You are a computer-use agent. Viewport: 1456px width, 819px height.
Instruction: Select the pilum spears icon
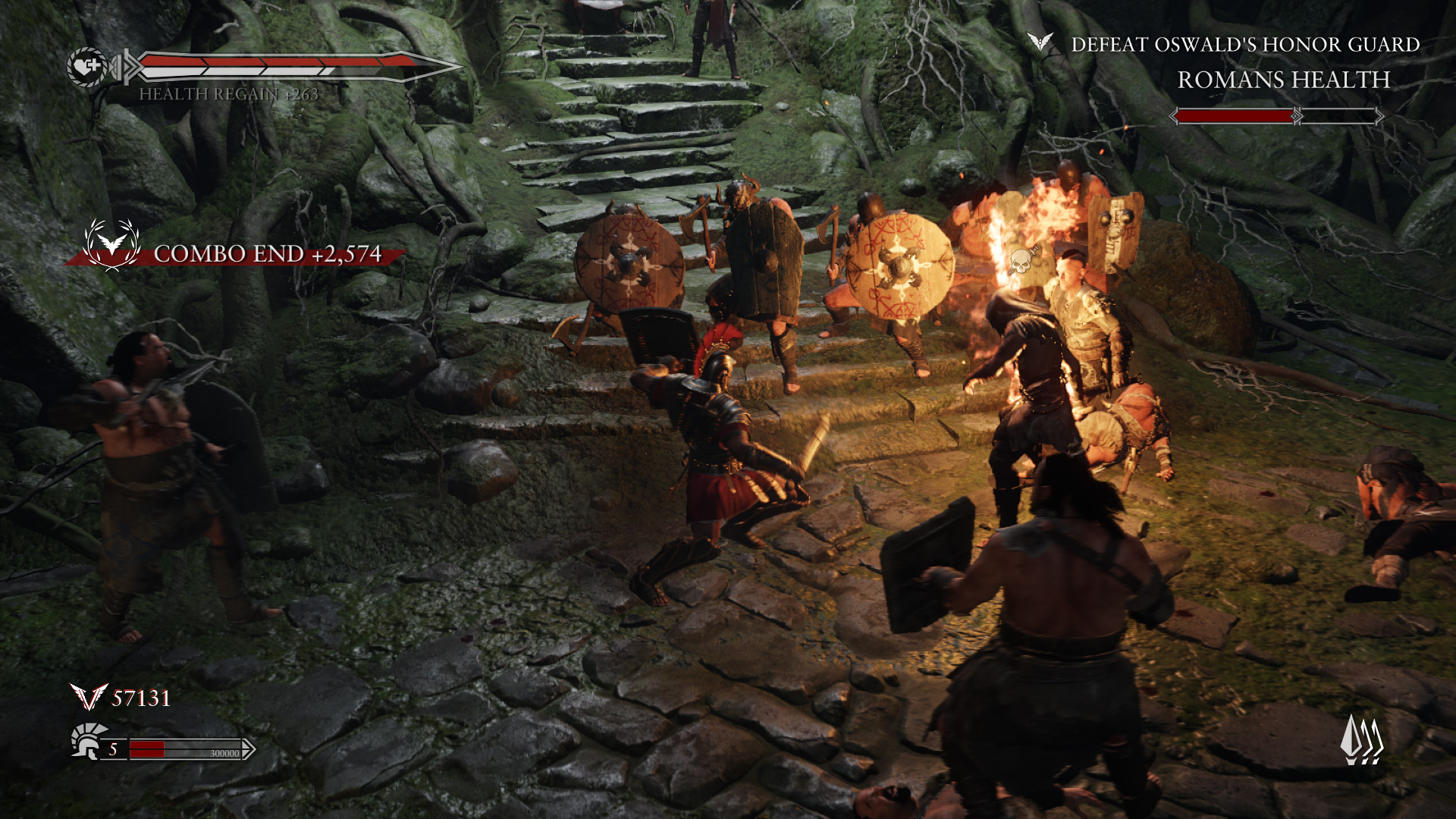[1363, 739]
